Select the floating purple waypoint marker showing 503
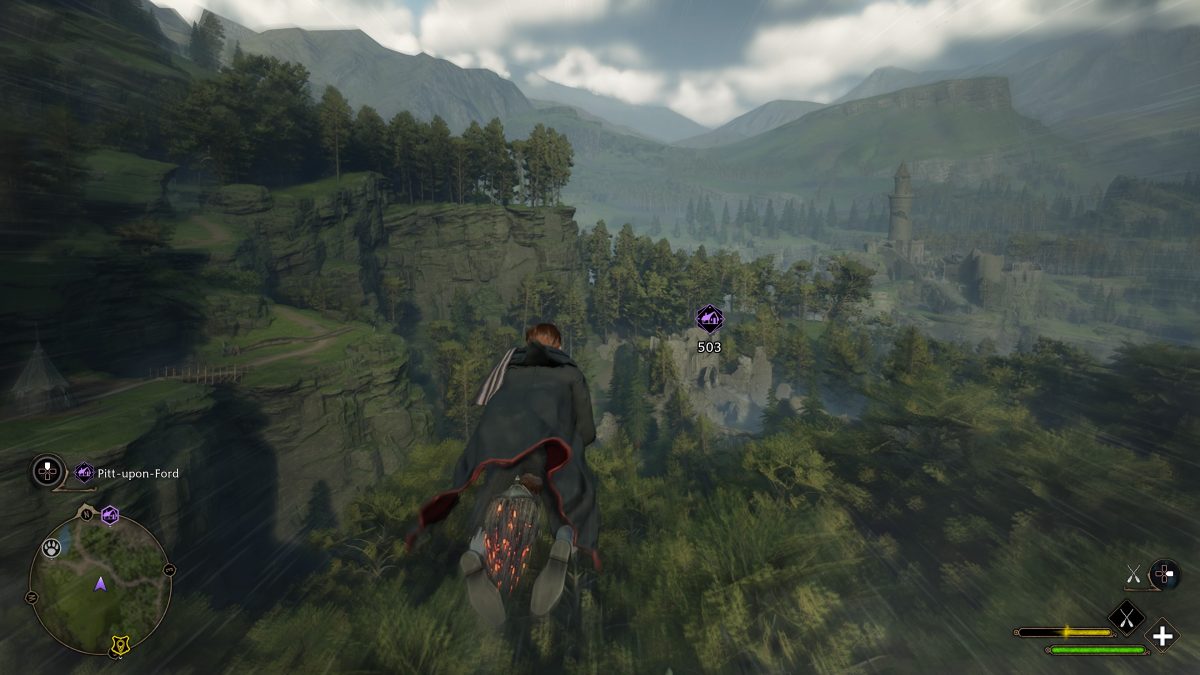Screen dimensions: 1200x675 709,319
